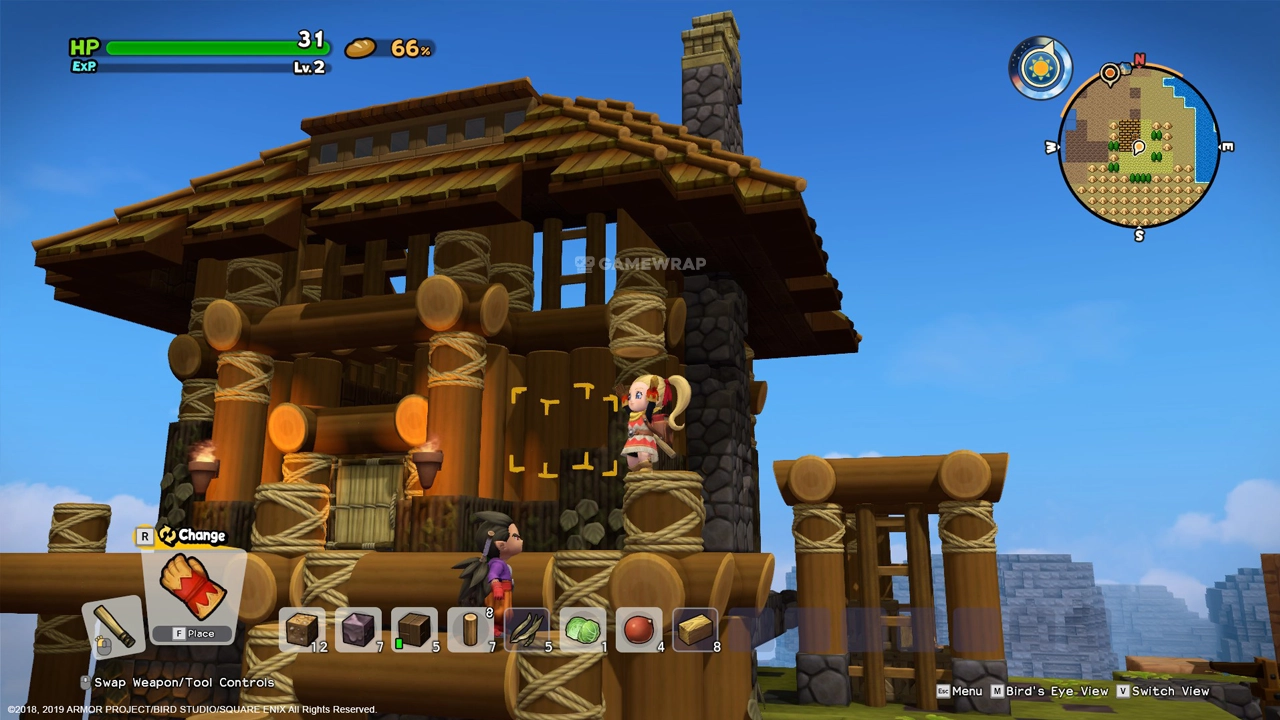Click the sun day-night clock icon

(1040, 68)
